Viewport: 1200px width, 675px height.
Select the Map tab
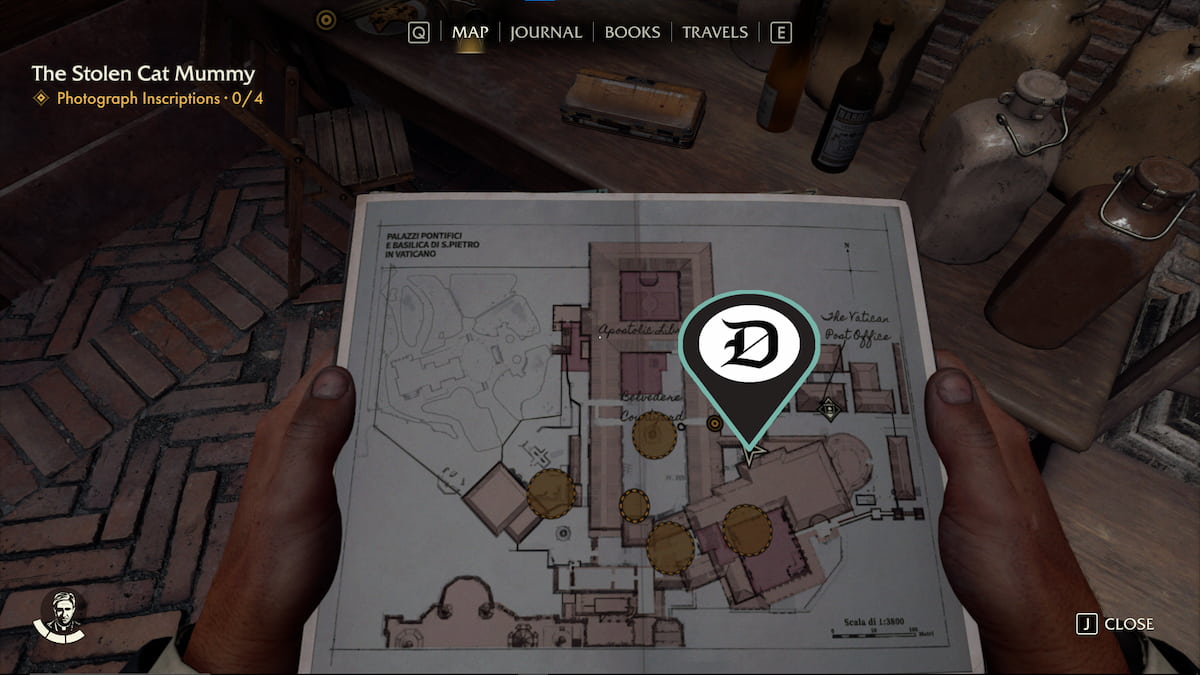tap(470, 32)
